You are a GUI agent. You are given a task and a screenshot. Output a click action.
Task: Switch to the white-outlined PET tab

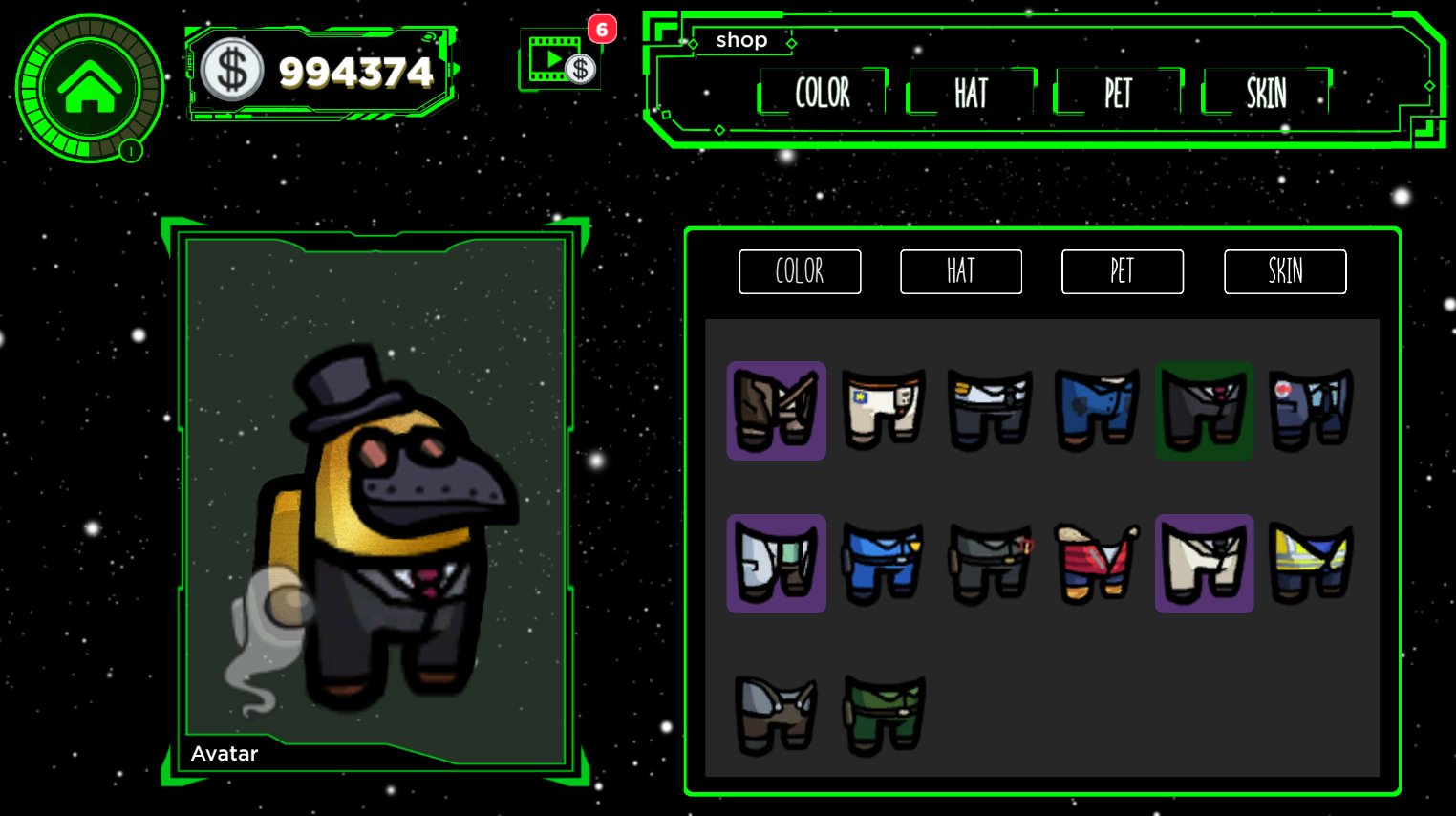click(x=1122, y=271)
